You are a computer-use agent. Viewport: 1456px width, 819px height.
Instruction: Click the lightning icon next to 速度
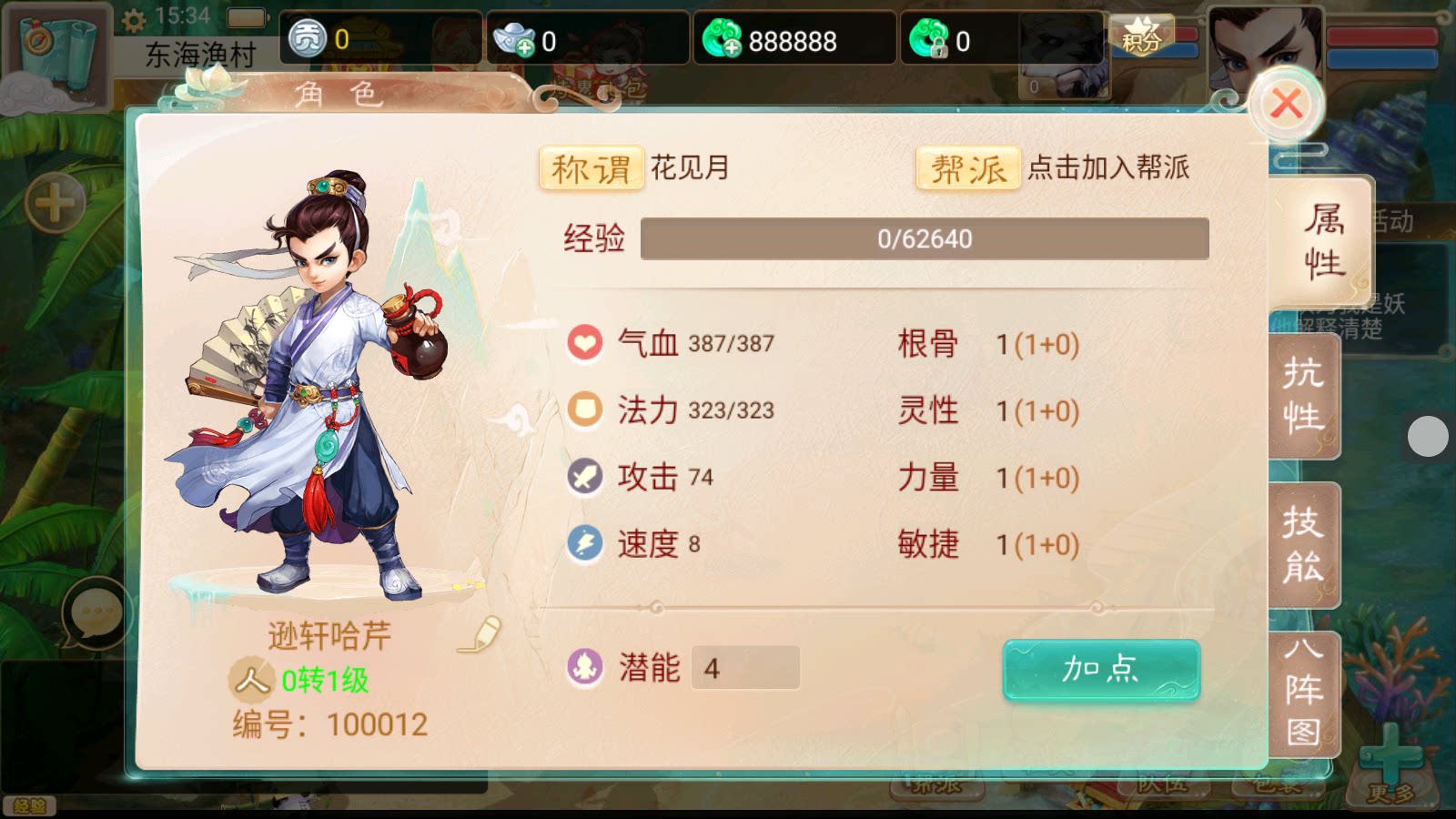click(585, 543)
